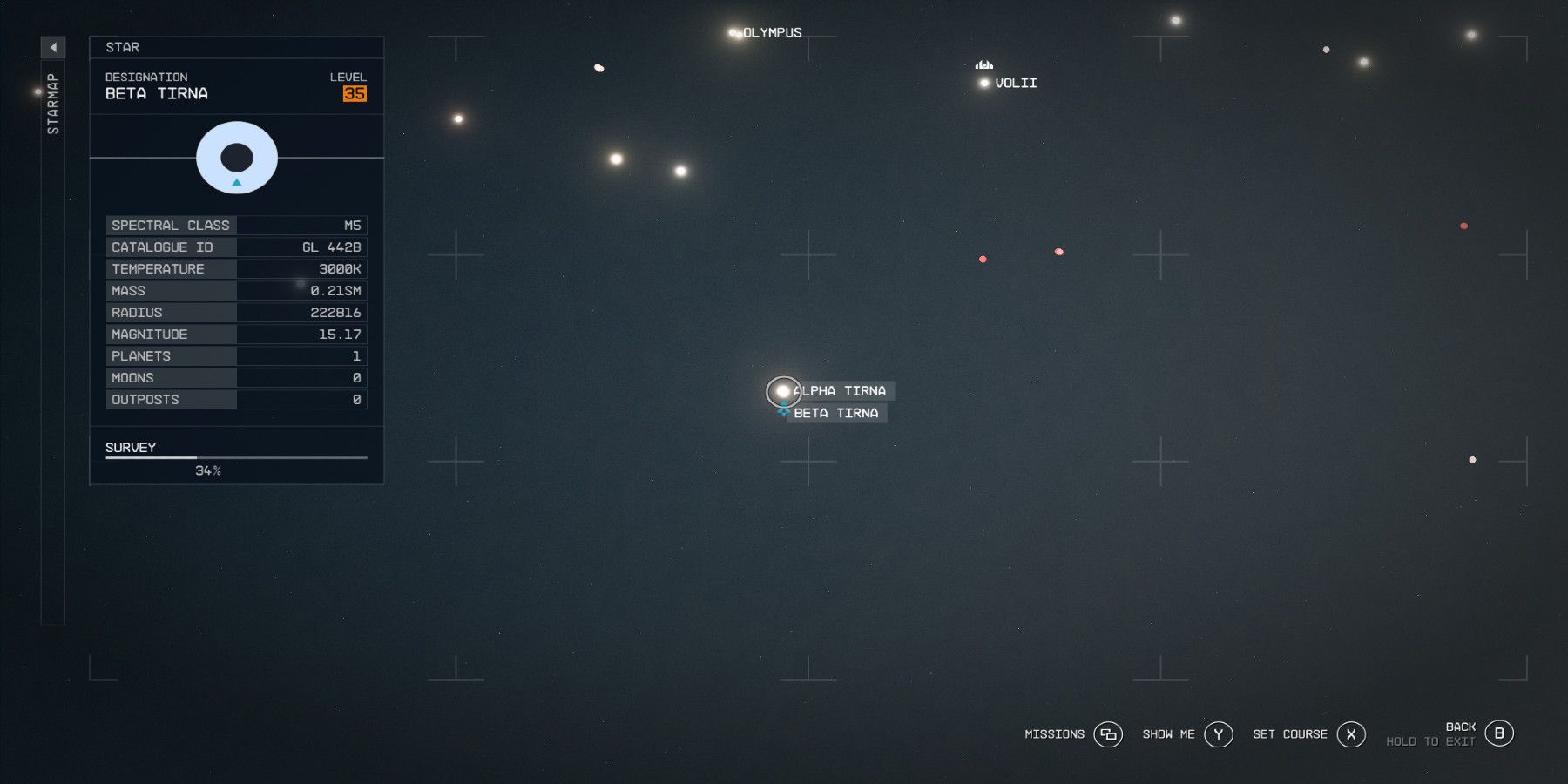Screen dimensions: 1568x784
Task: Click the BETA TIRNA label on the map
Action: pos(835,412)
